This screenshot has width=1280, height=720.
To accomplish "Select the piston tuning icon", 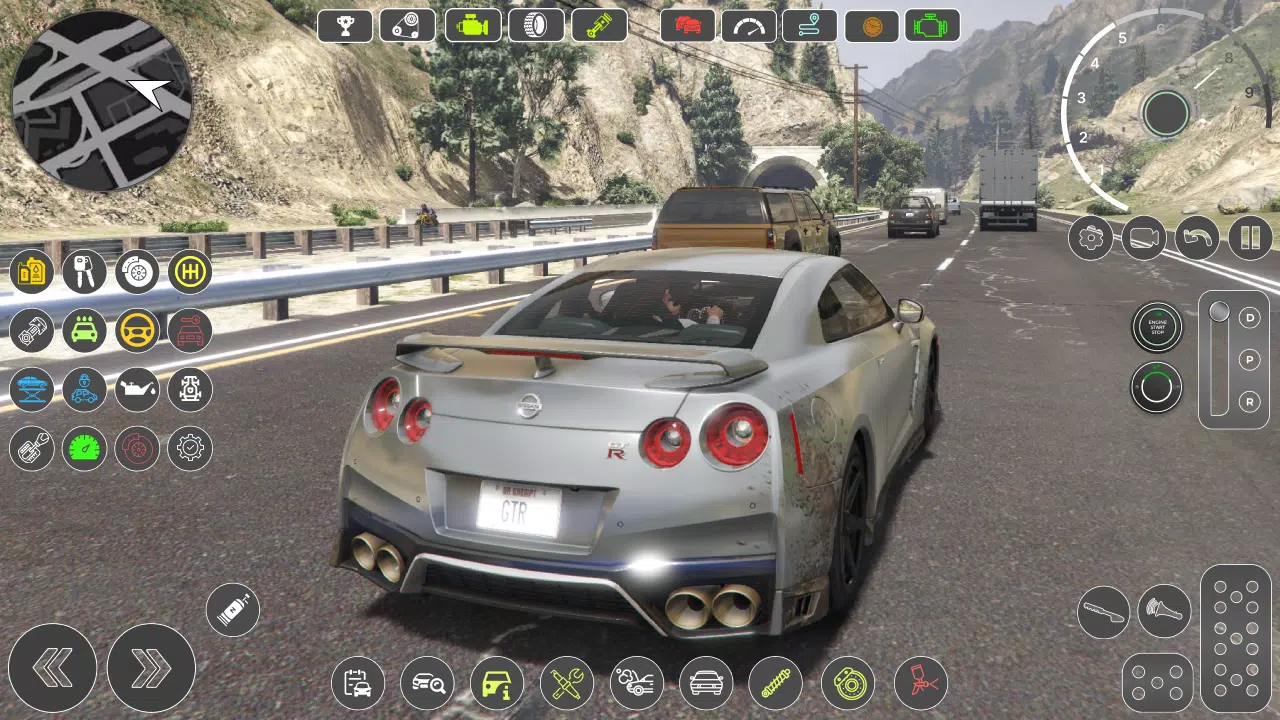I will [x=599, y=25].
